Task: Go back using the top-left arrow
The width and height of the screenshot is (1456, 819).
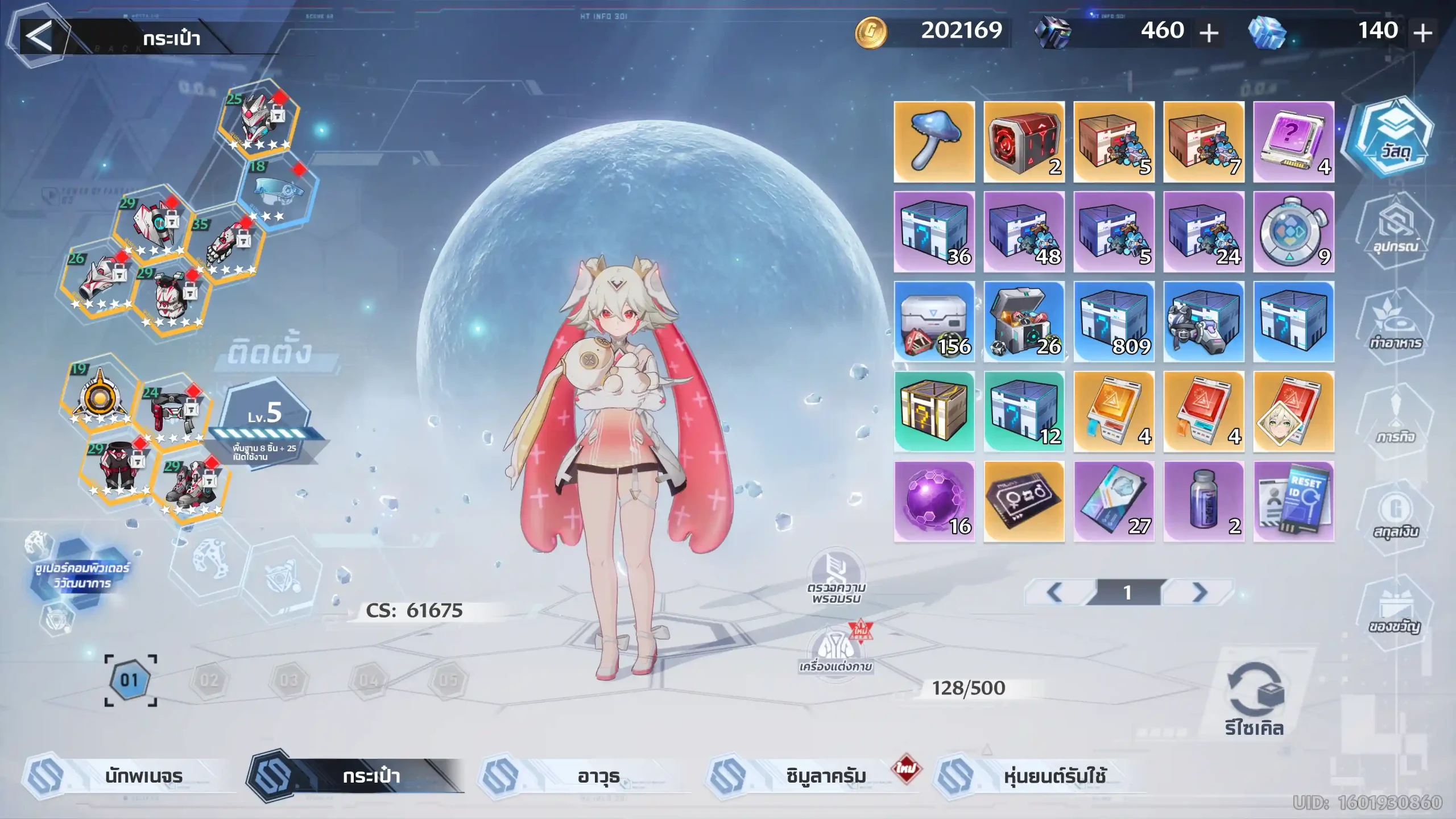Action: pos(39,36)
